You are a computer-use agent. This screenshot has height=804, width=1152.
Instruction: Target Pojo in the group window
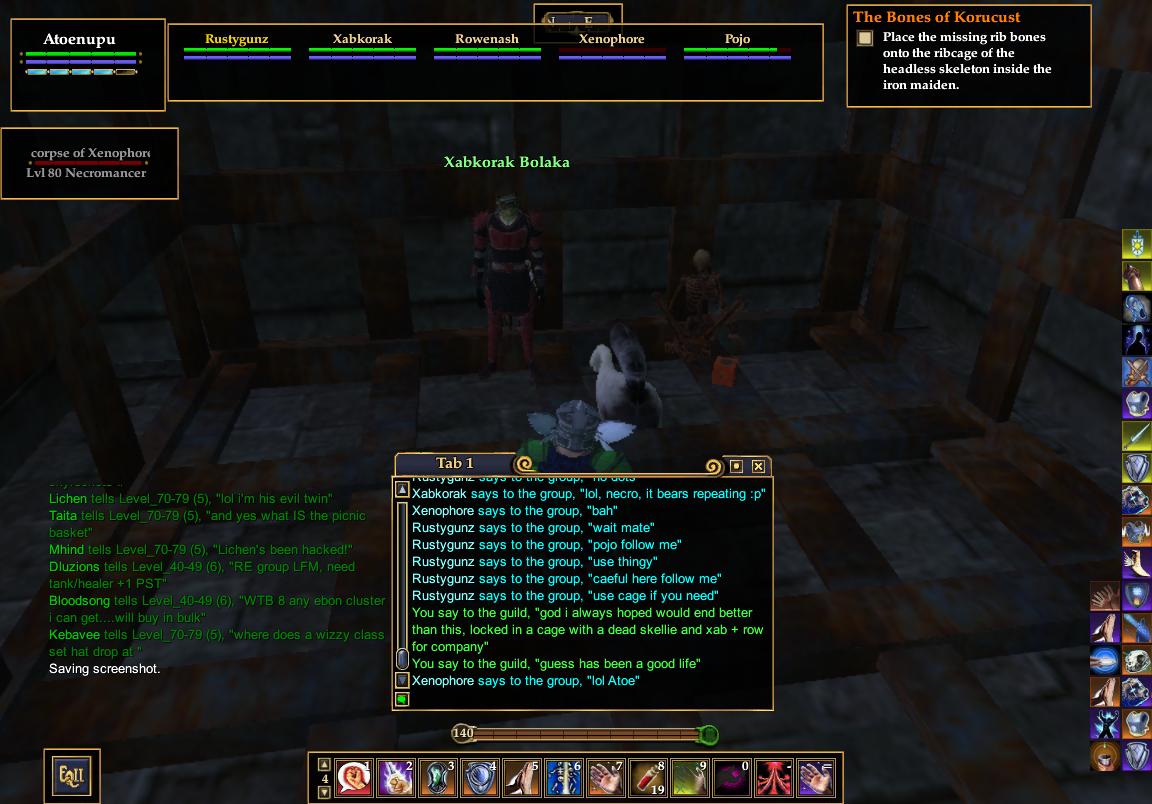click(737, 40)
